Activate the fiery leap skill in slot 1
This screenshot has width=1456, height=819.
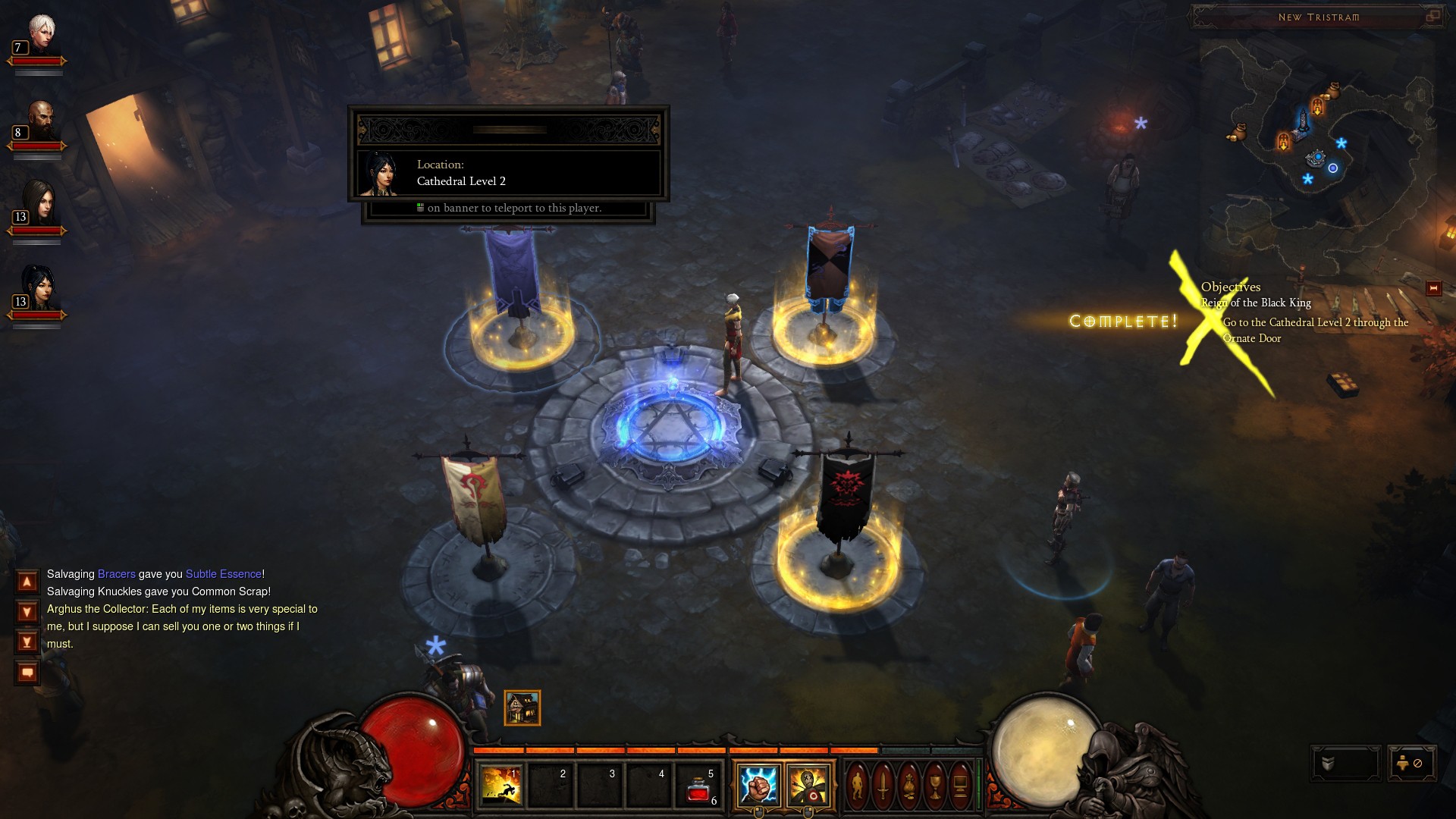point(501,786)
